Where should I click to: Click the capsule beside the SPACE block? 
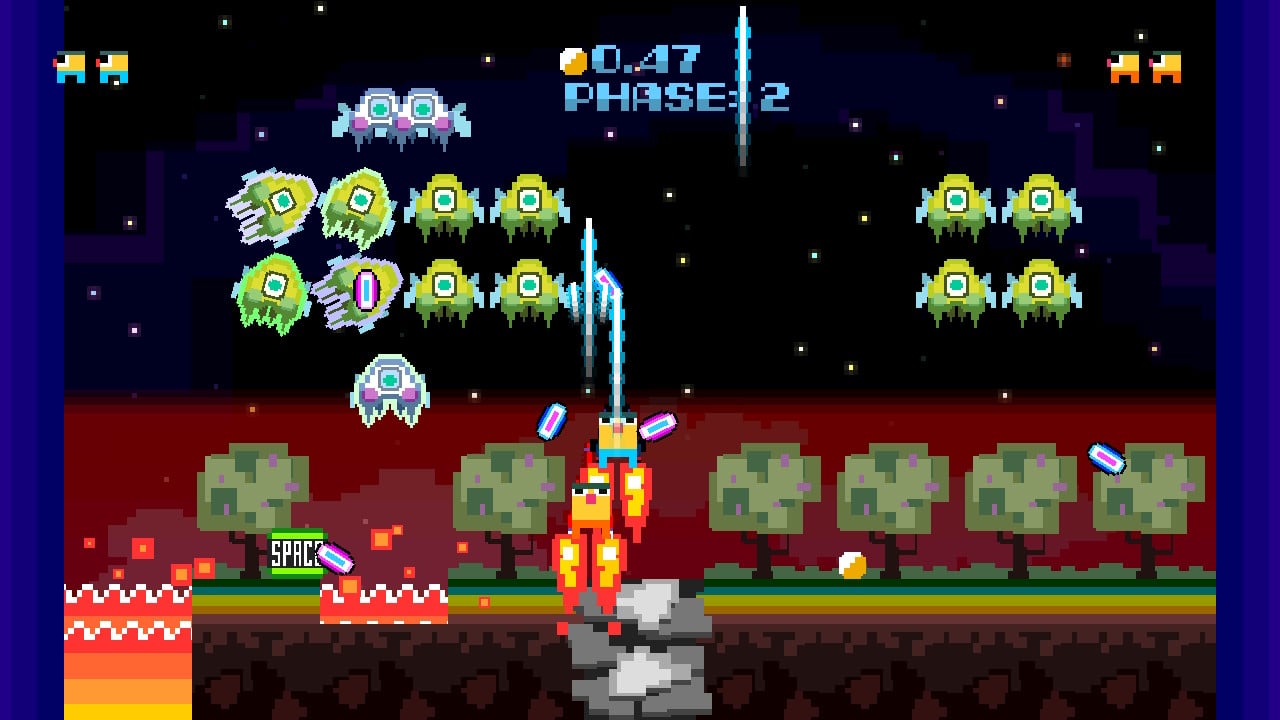[x=333, y=558]
